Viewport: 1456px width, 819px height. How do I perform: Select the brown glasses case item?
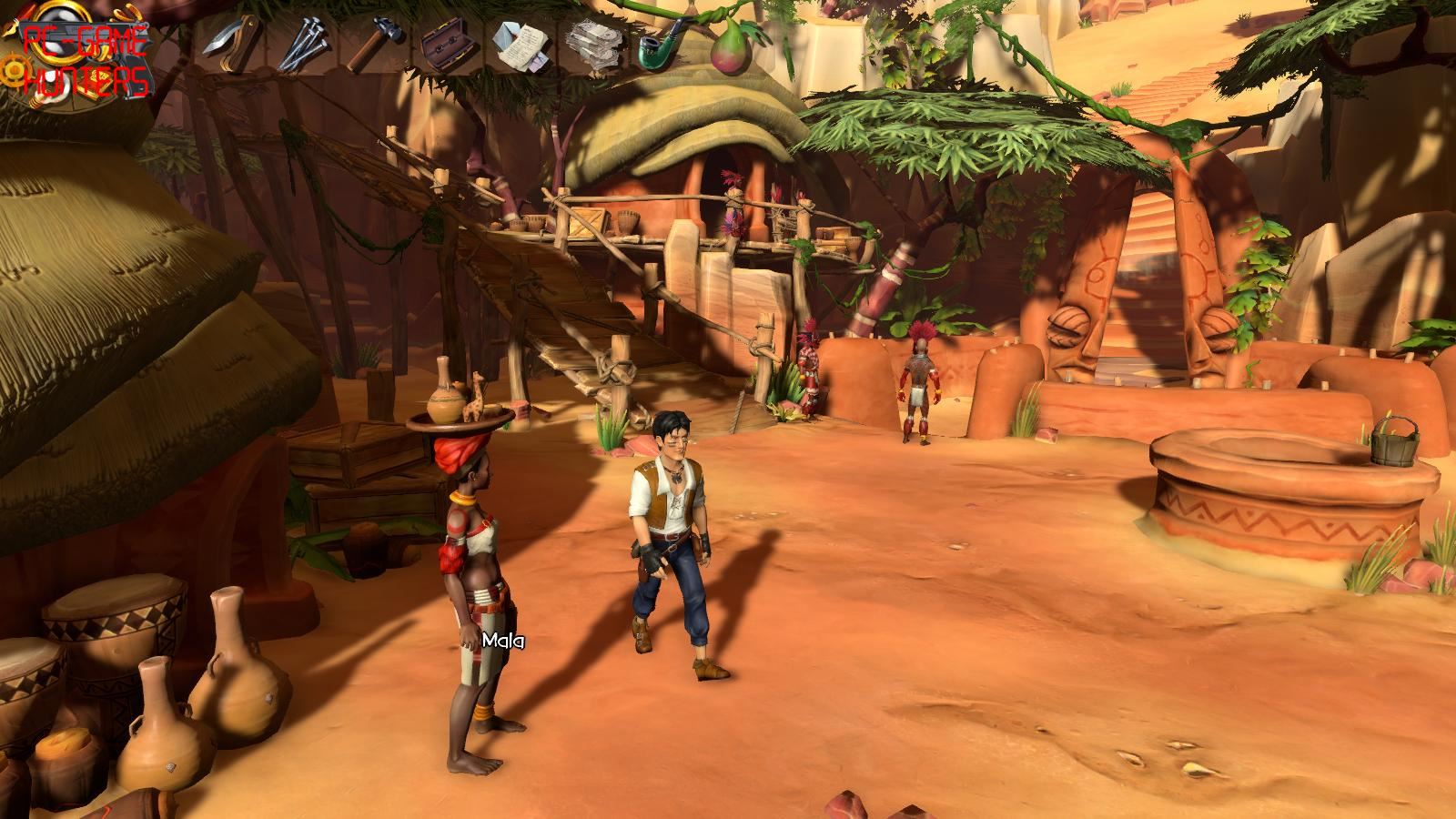445,44
